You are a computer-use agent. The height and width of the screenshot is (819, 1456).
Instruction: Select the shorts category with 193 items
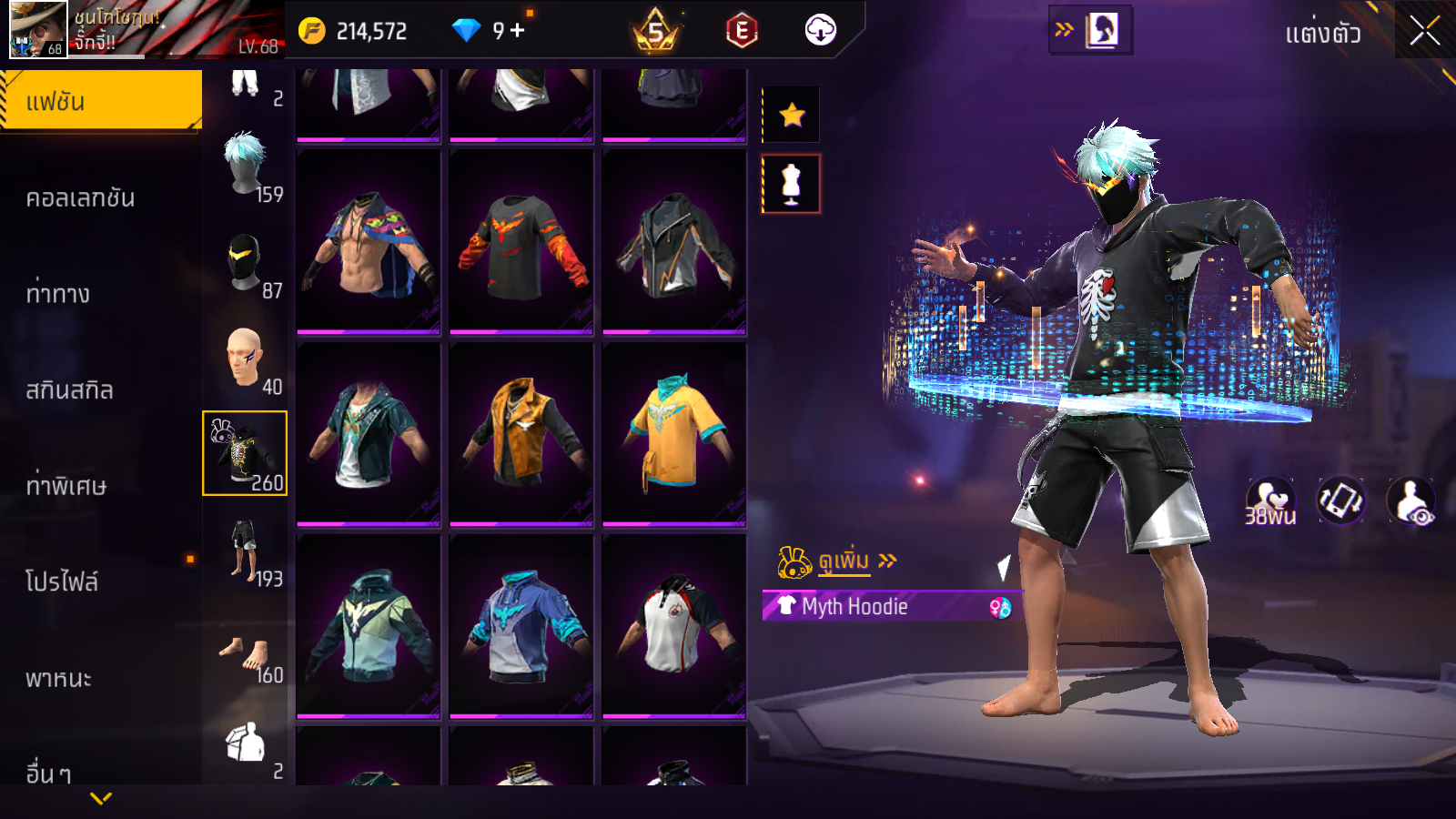246,551
